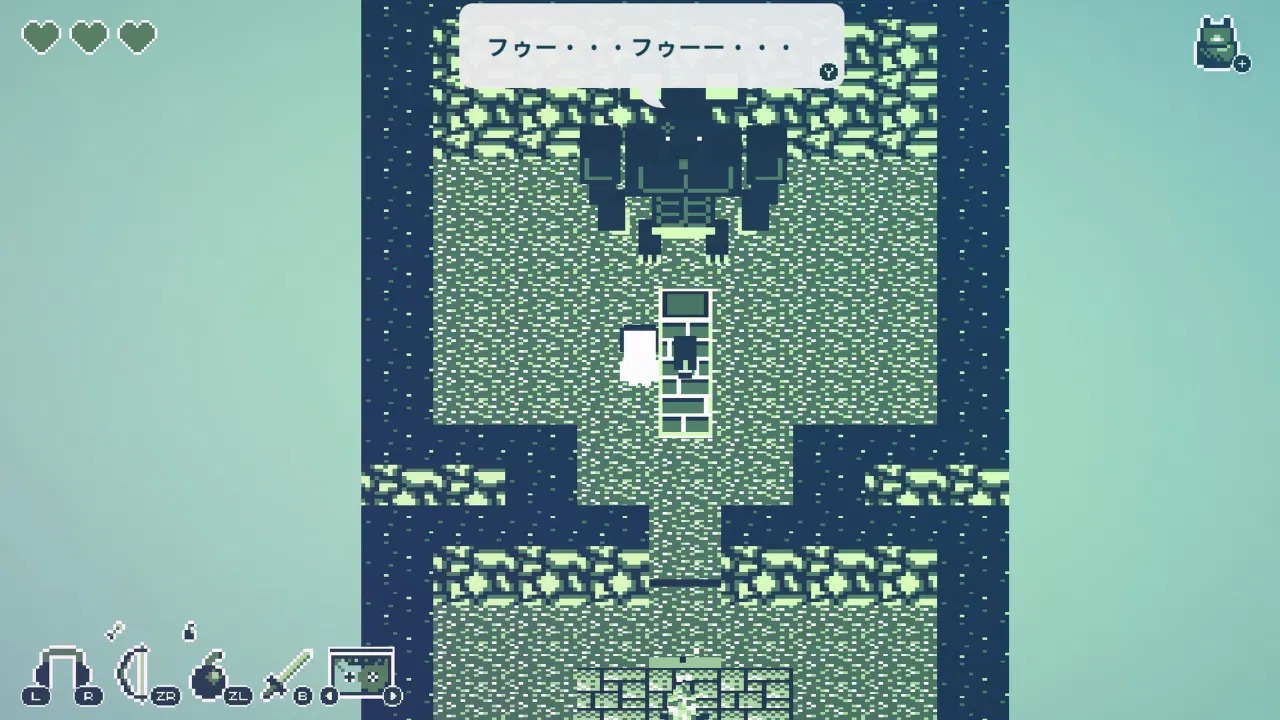The image size is (1280, 720).
Task: Expand the backpack with the plus badge
Action: pos(1242,64)
